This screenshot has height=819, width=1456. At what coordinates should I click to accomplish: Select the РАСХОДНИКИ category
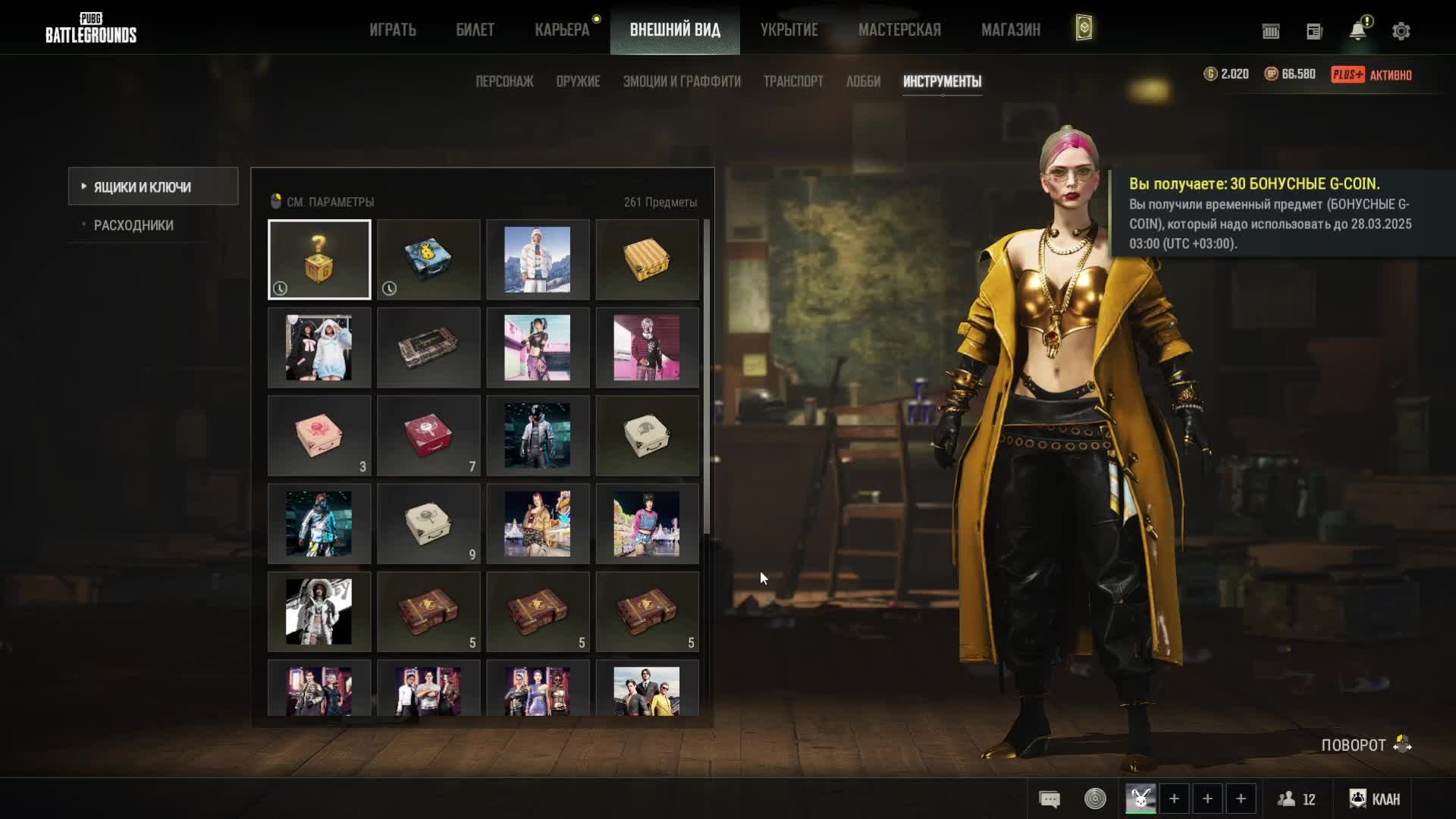pyautogui.click(x=133, y=225)
